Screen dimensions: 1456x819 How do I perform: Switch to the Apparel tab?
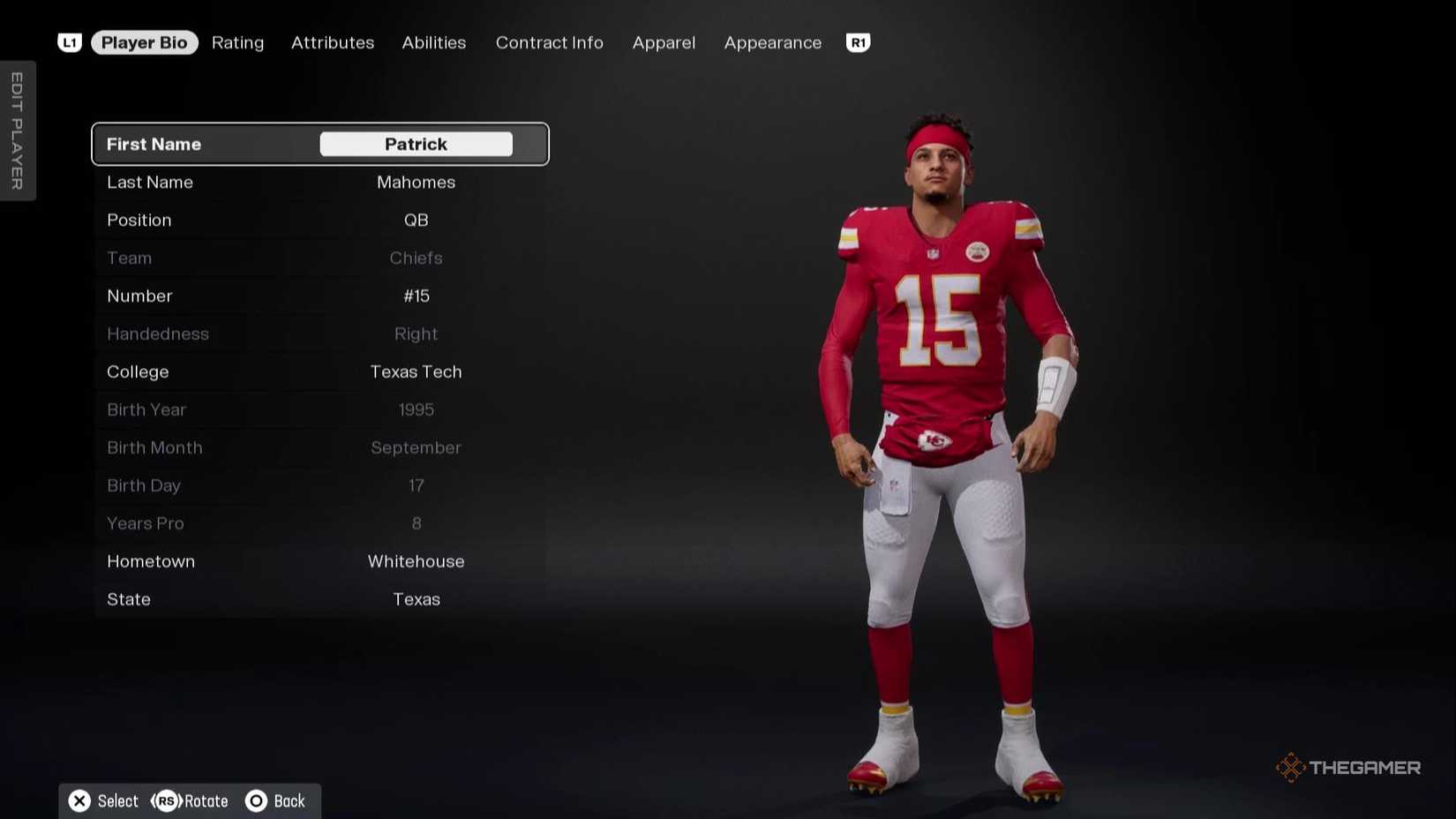664,42
